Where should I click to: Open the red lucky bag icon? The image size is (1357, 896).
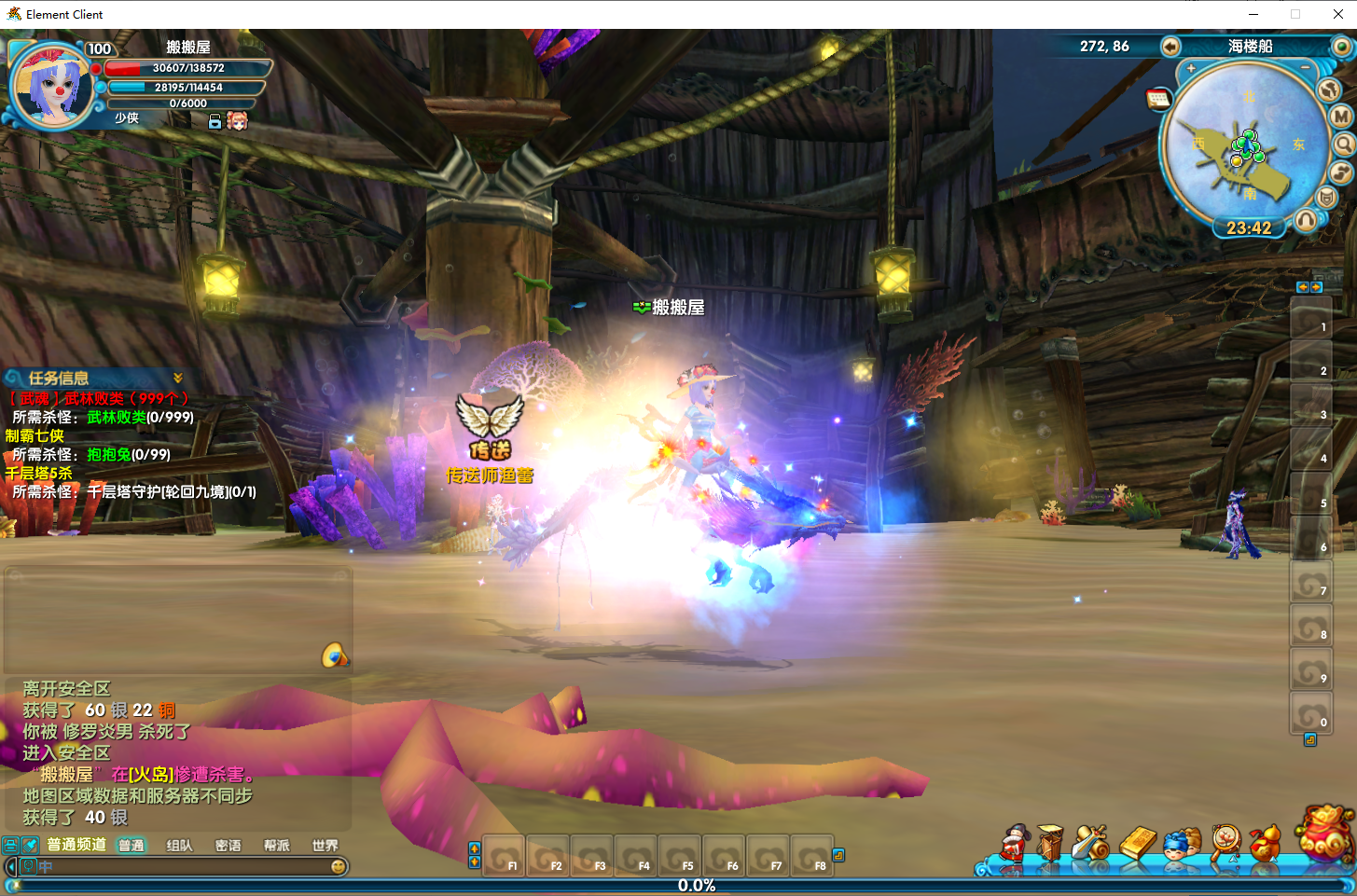(1325, 833)
